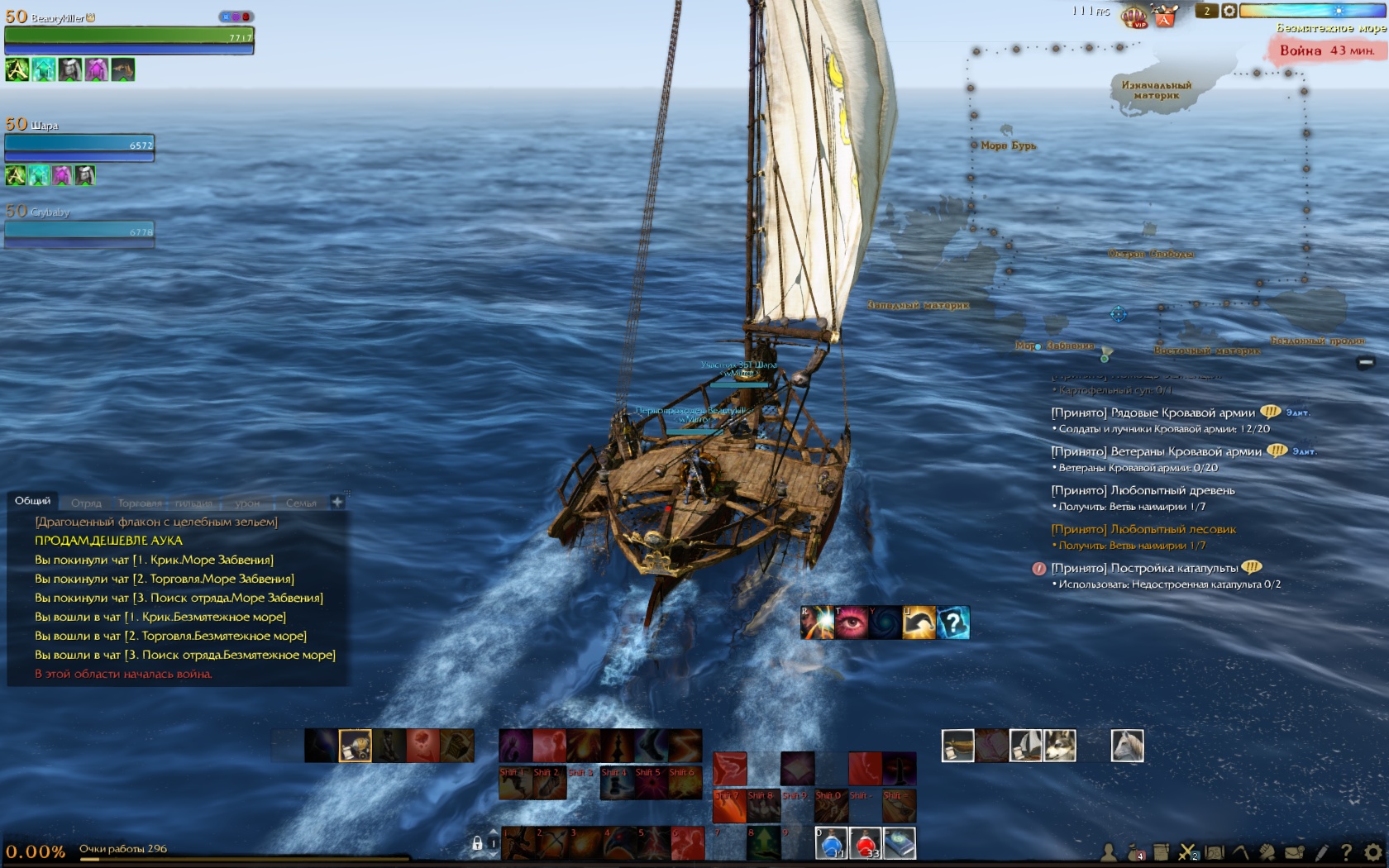This screenshot has width=1389, height=868.
Task: Switch to the Отряд chat tab
Action: [86, 503]
